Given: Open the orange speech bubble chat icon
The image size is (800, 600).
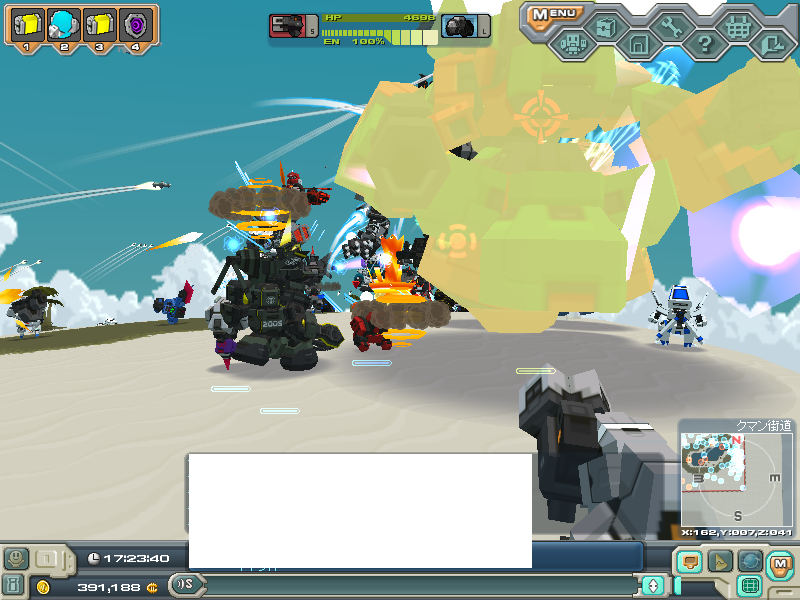Looking at the screenshot, I should [x=690, y=562].
